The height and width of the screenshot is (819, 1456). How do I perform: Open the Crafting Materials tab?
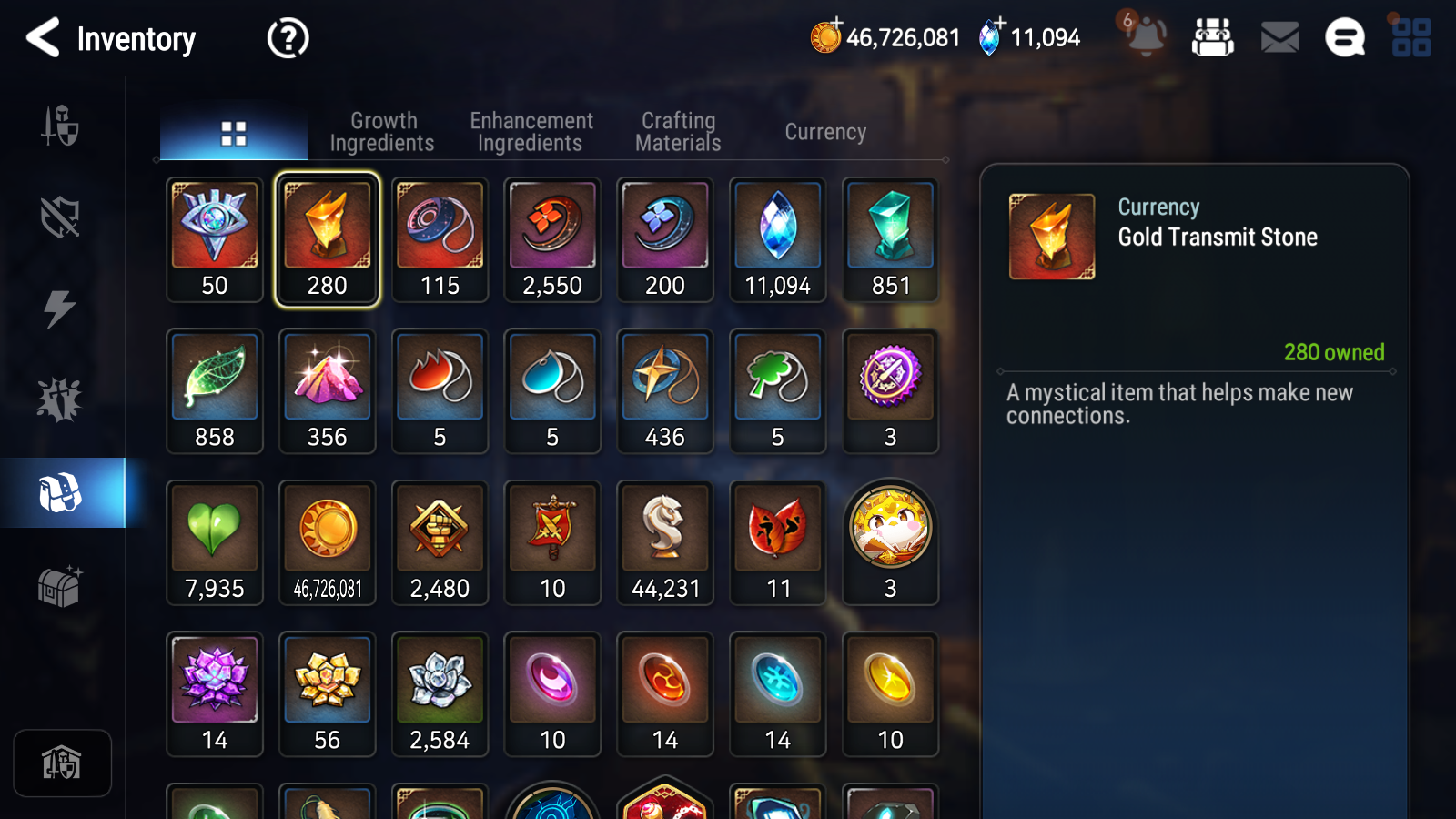coord(678,131)
